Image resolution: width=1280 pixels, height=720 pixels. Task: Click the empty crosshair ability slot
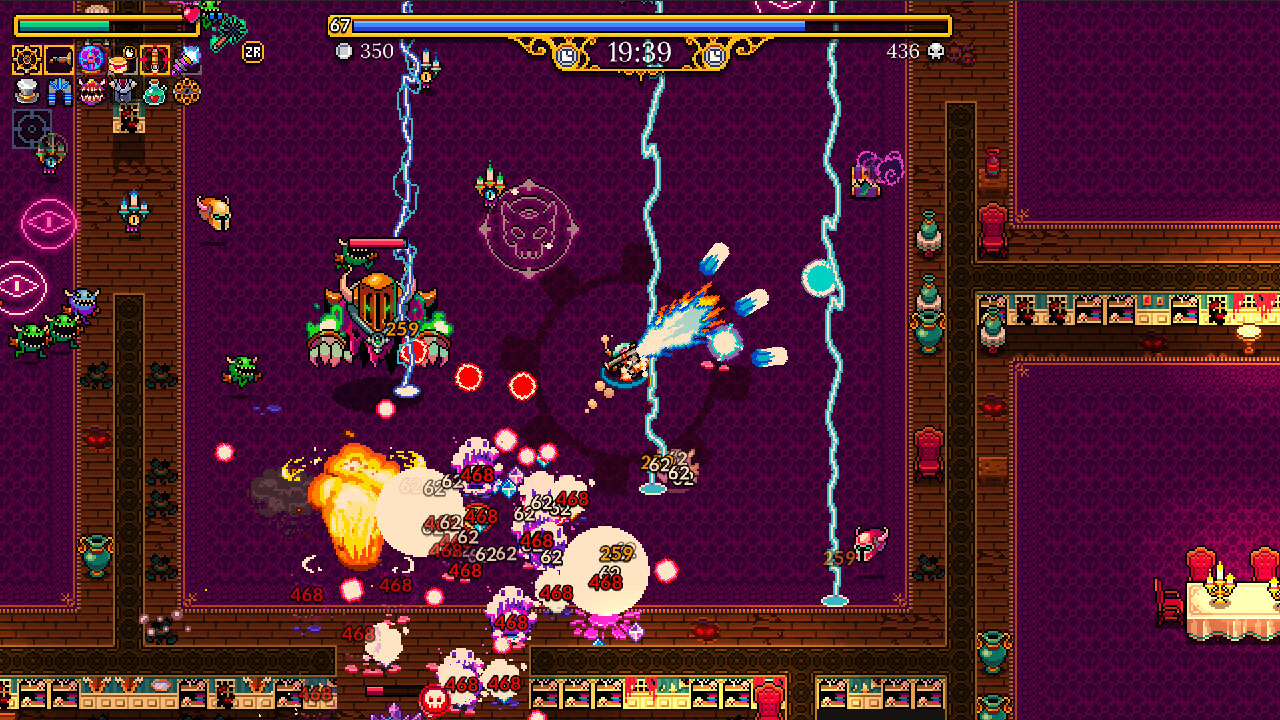(30, 128)
